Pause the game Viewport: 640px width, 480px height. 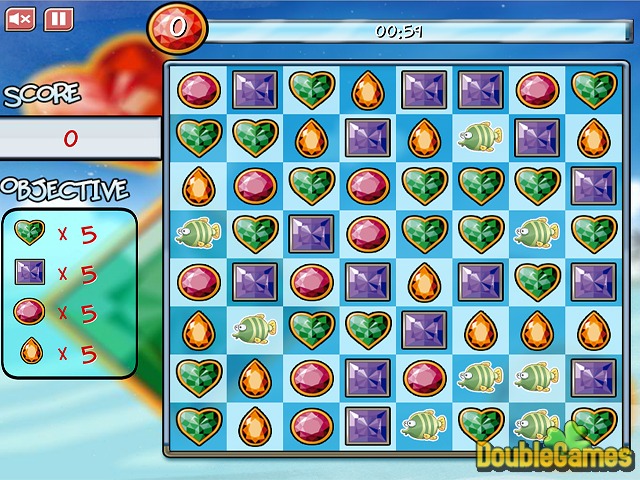tap(58, 18)
